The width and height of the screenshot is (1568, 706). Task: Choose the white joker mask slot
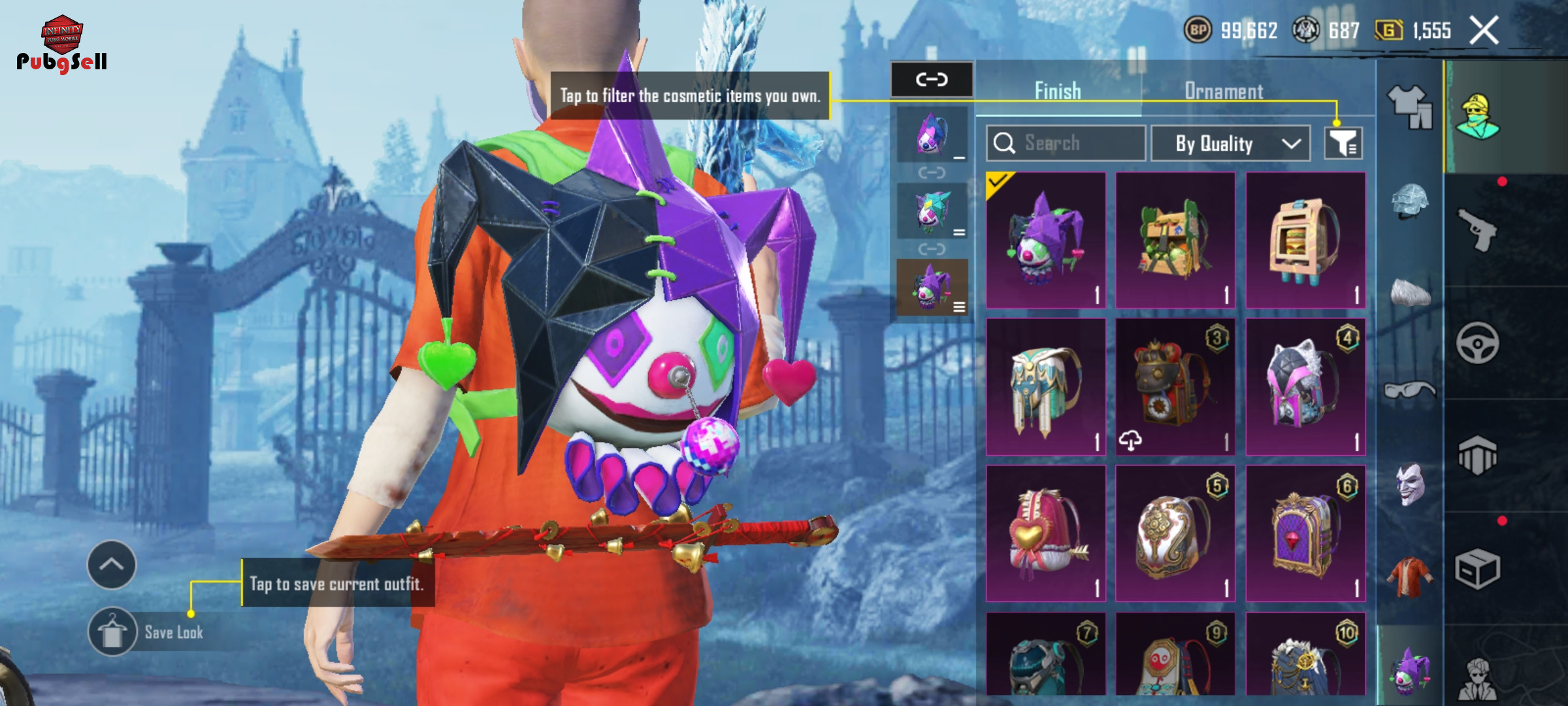[1409, 484]
